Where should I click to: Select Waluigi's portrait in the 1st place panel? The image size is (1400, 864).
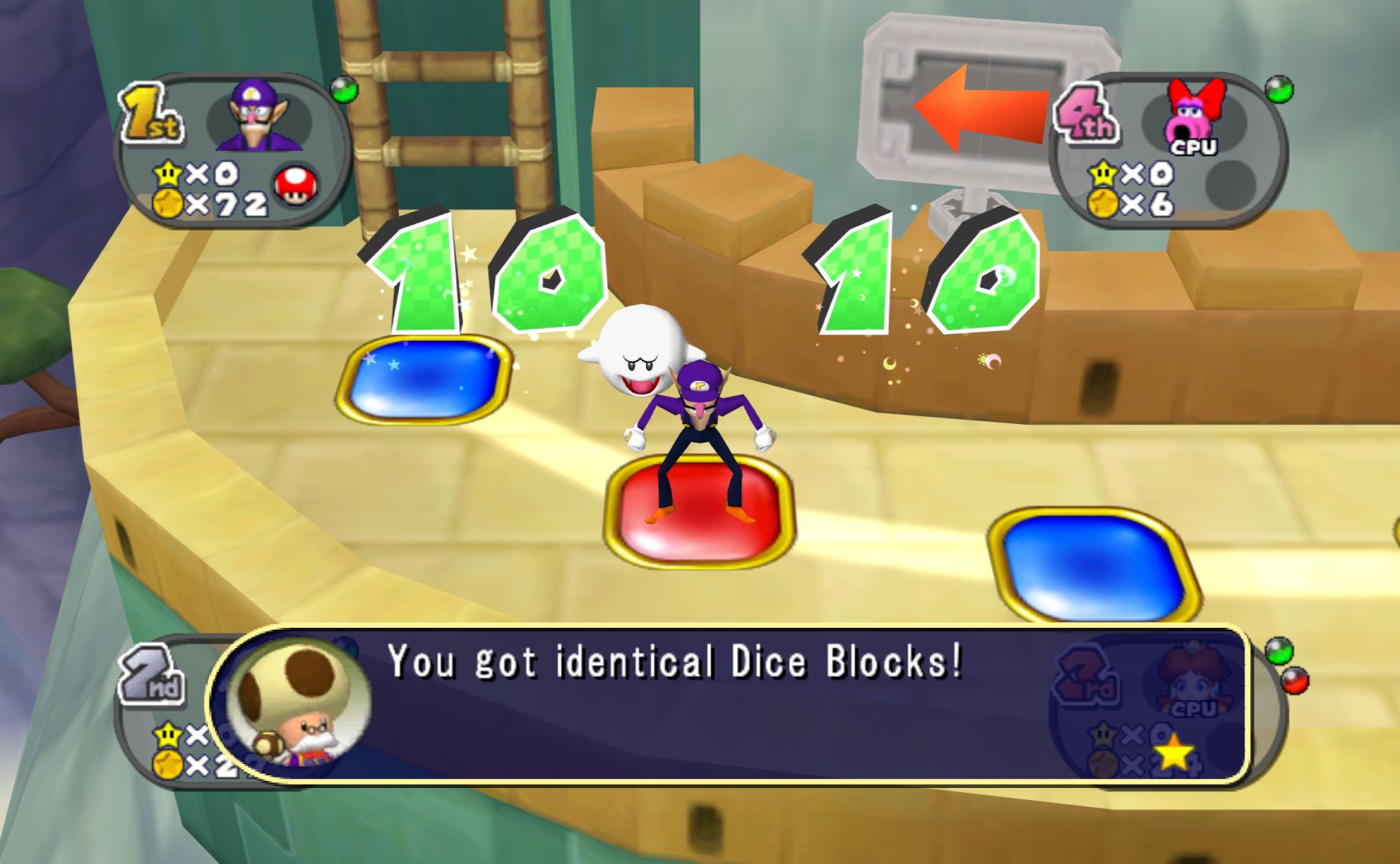tap(258, 117)
